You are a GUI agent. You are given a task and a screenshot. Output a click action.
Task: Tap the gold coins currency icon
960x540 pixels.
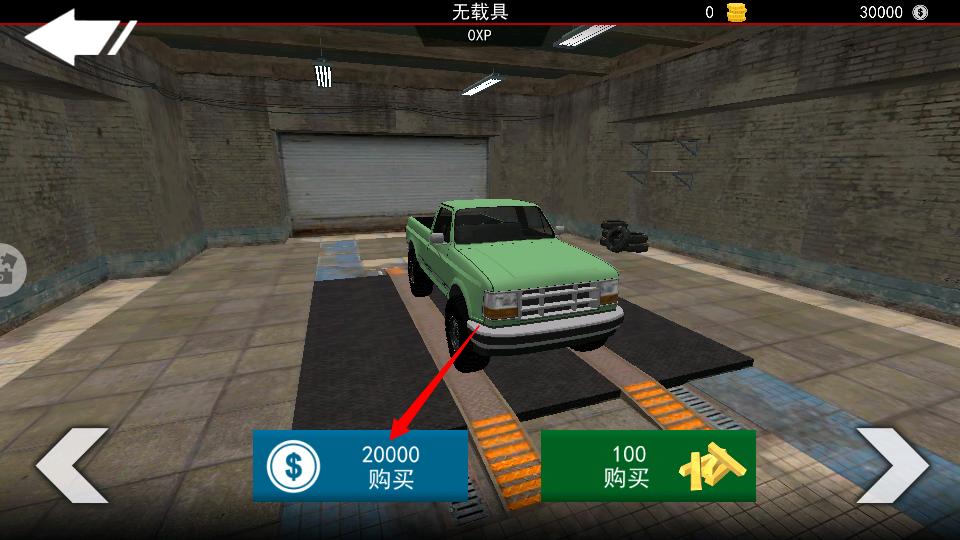pyautogui.click(x=737, y=13)
